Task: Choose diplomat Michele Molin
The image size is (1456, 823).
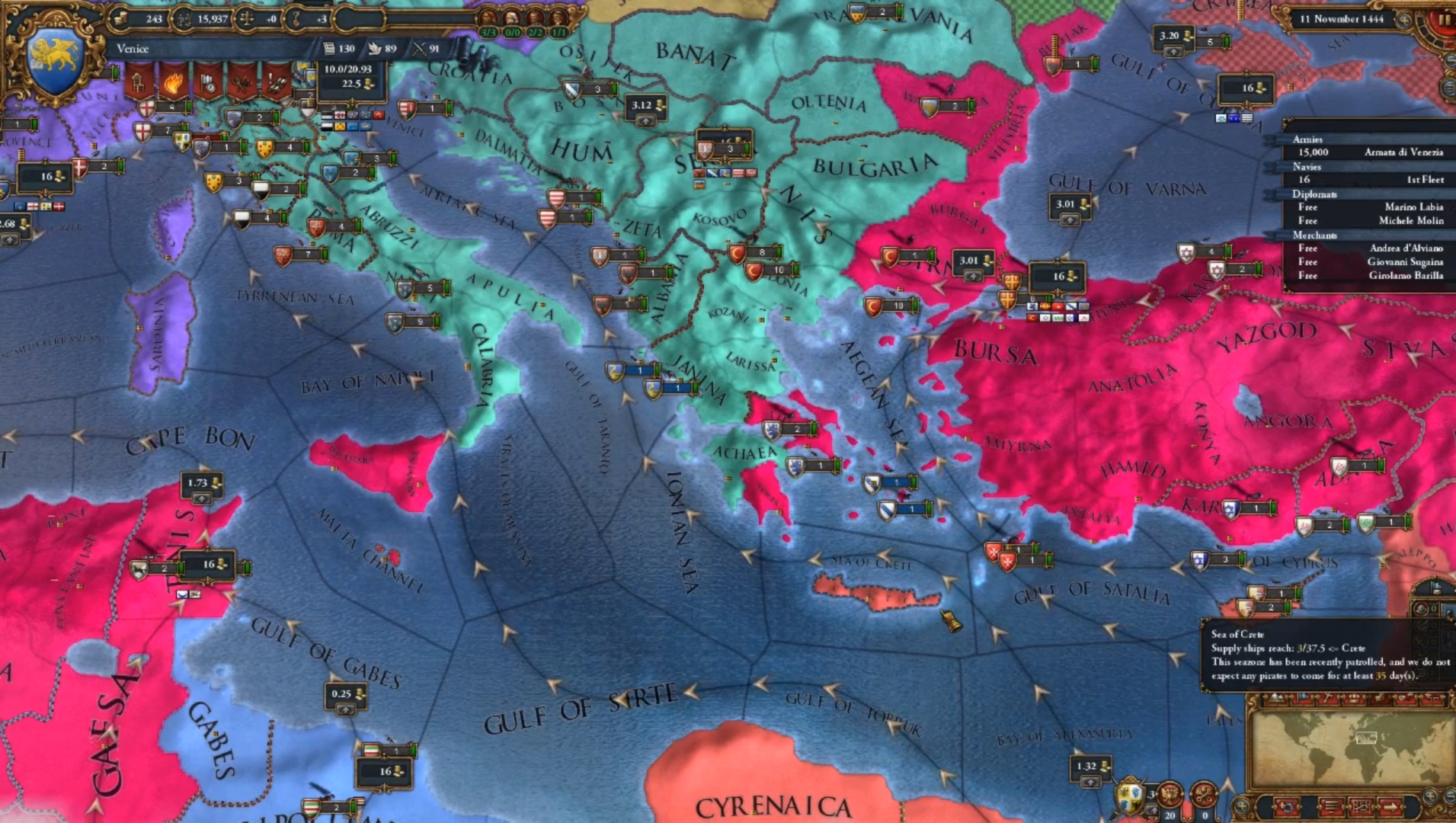Action: (x=1410, y=221)
